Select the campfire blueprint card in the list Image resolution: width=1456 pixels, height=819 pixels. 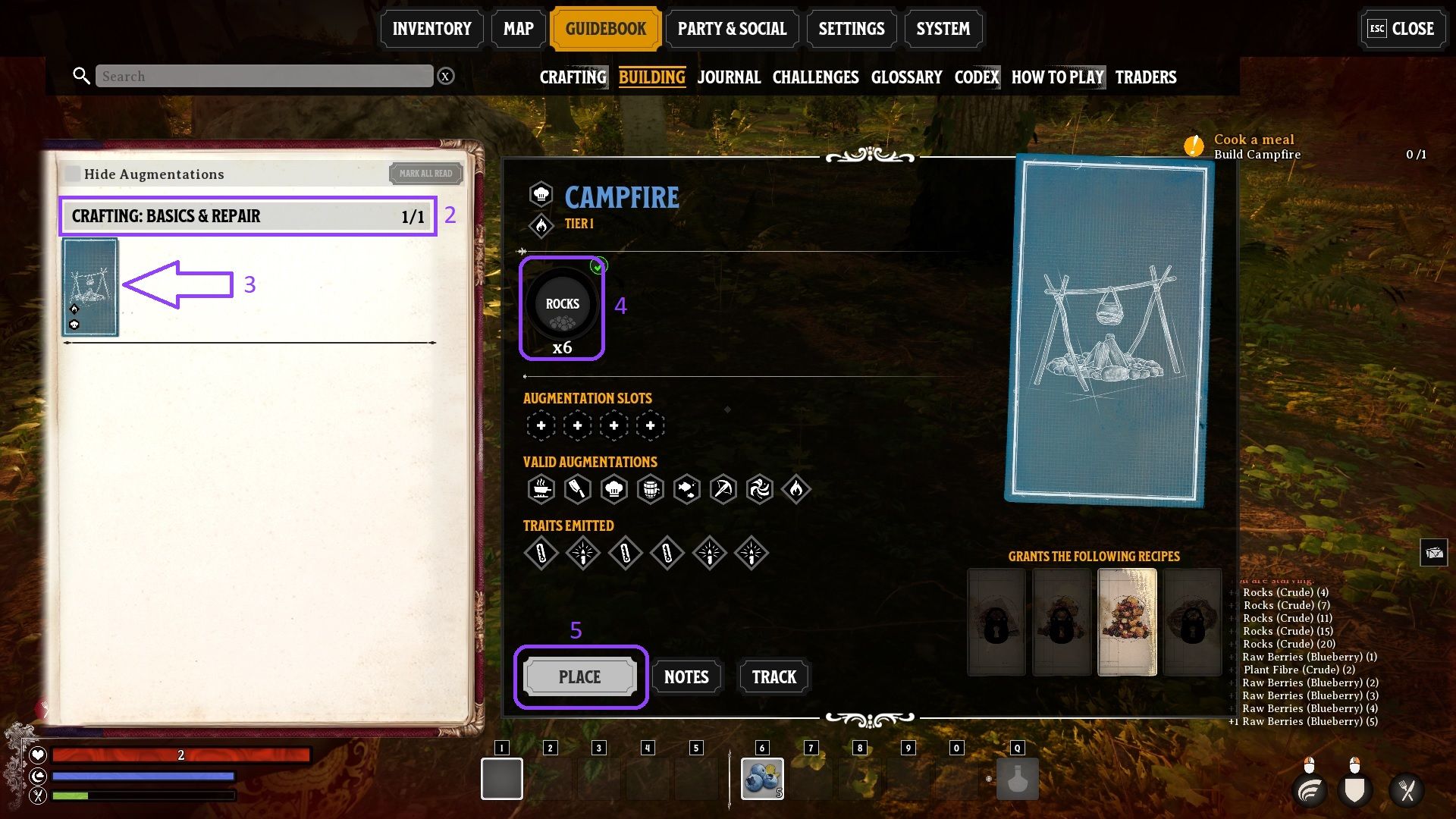point(90,287)
